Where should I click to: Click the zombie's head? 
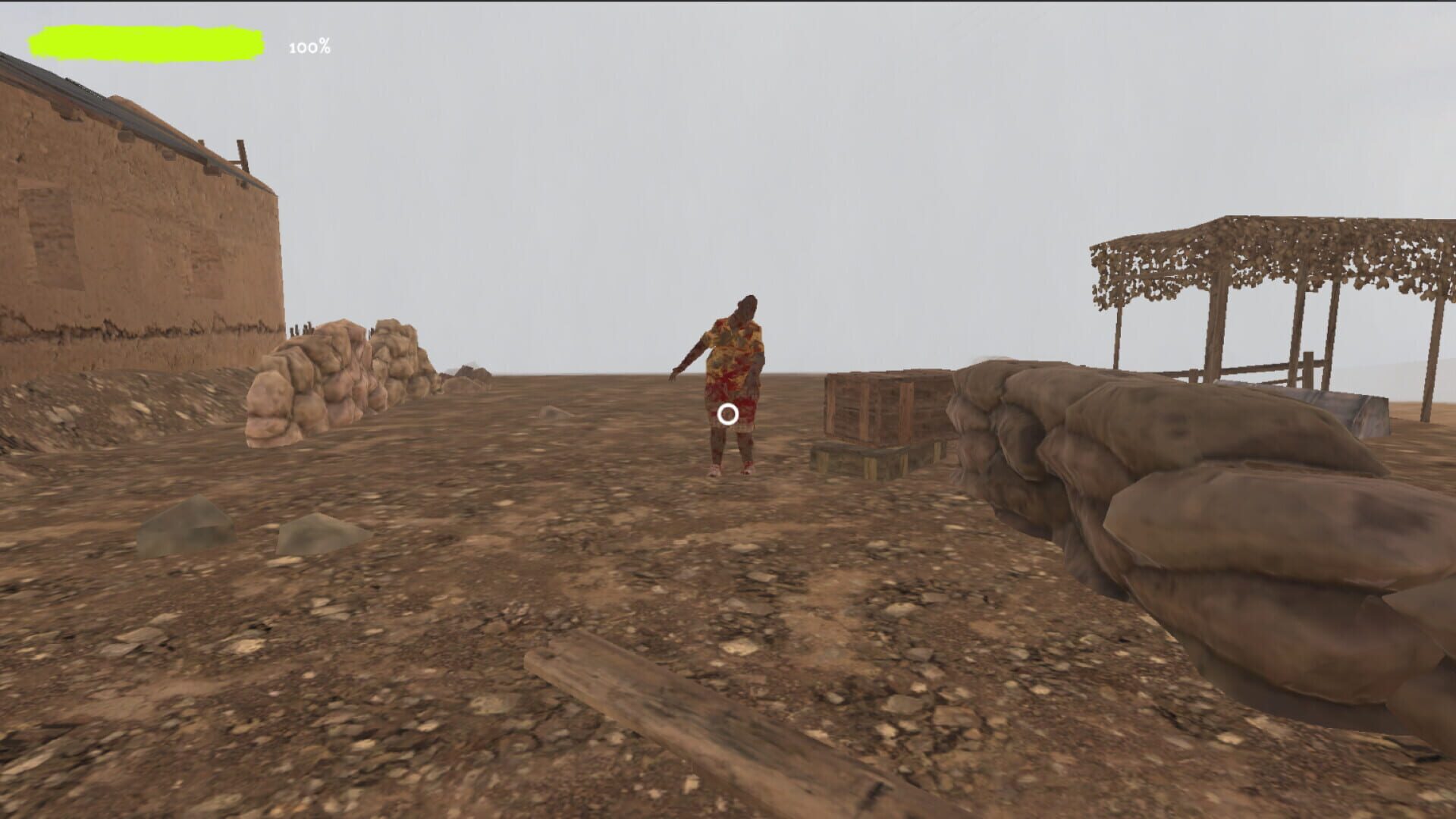747,307
